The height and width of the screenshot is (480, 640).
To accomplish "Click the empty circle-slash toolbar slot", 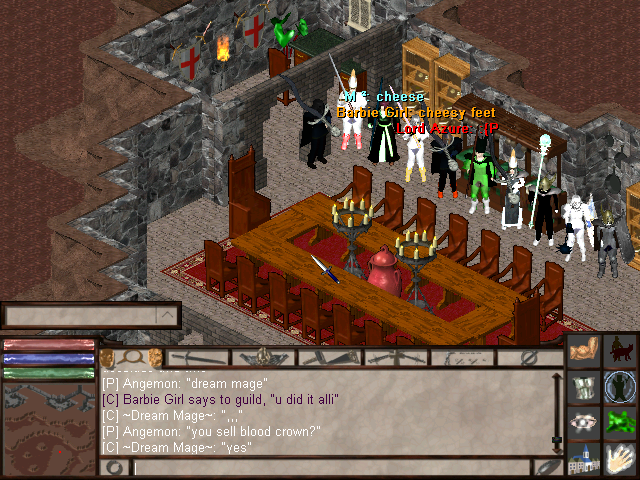I will (x=530, y=357).
